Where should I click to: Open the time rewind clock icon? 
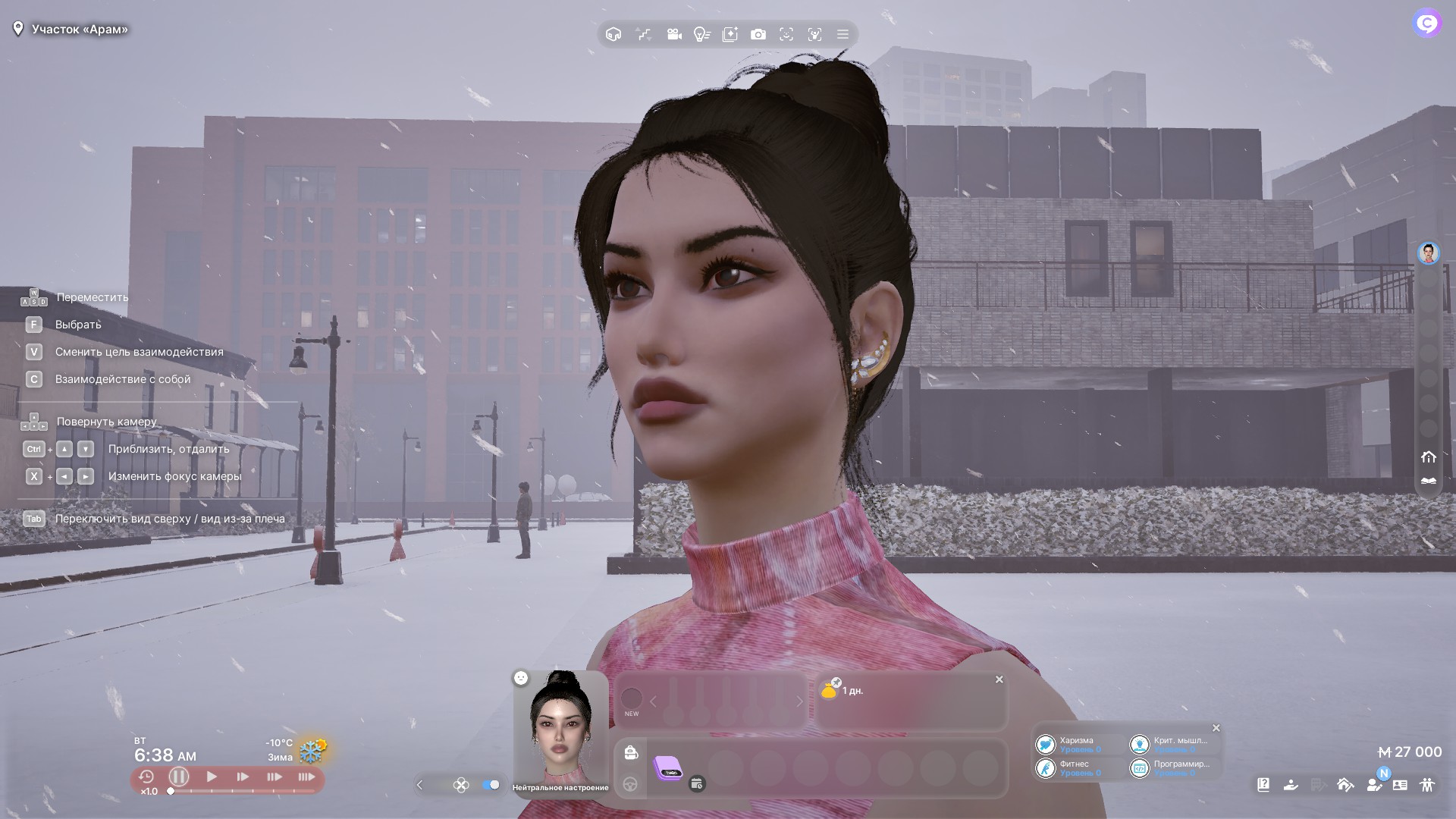(x=146, y=777)
